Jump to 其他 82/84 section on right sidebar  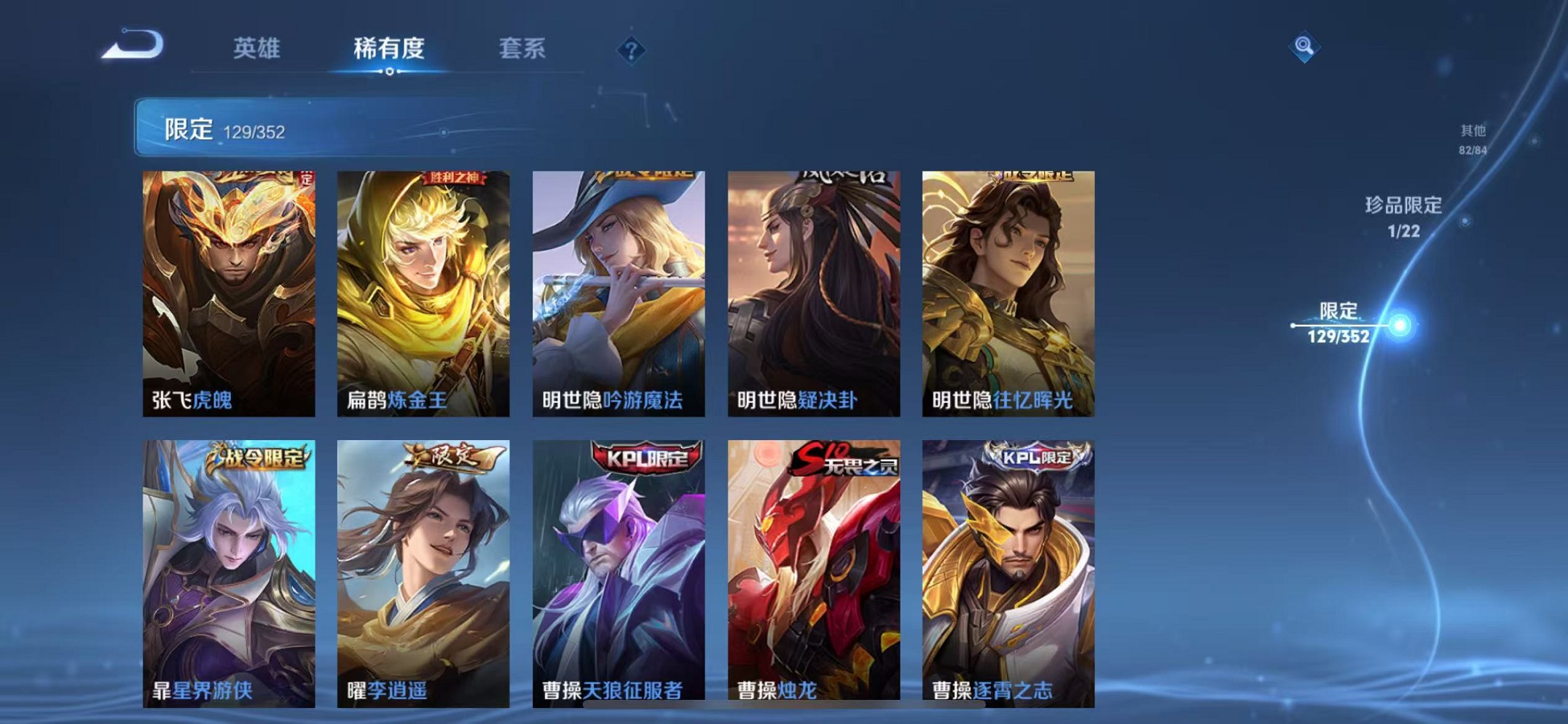(x=1472, y=138)
